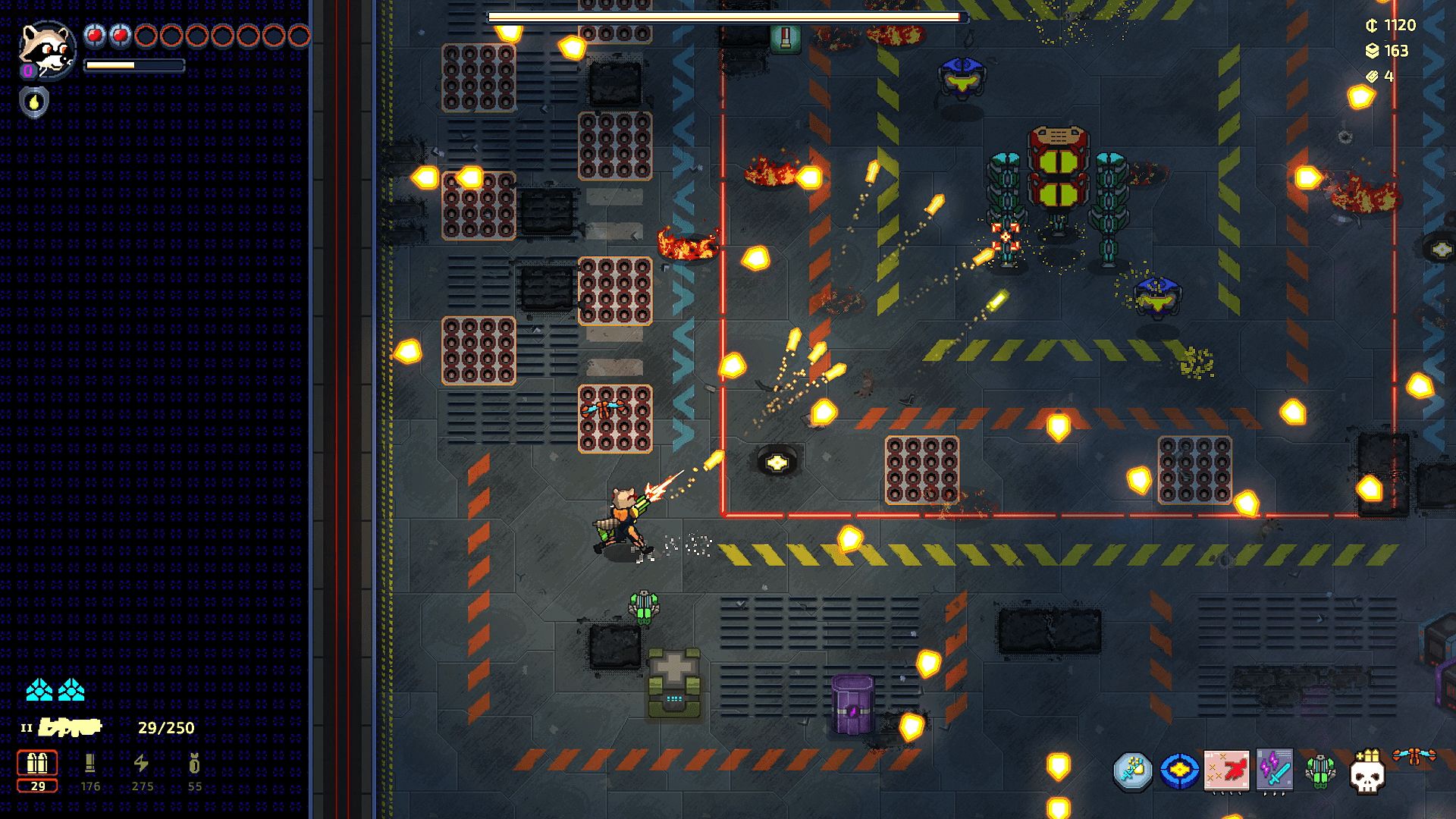Select the equipped rifle weapon icon
1456x819 pixels.
point(71,728)
